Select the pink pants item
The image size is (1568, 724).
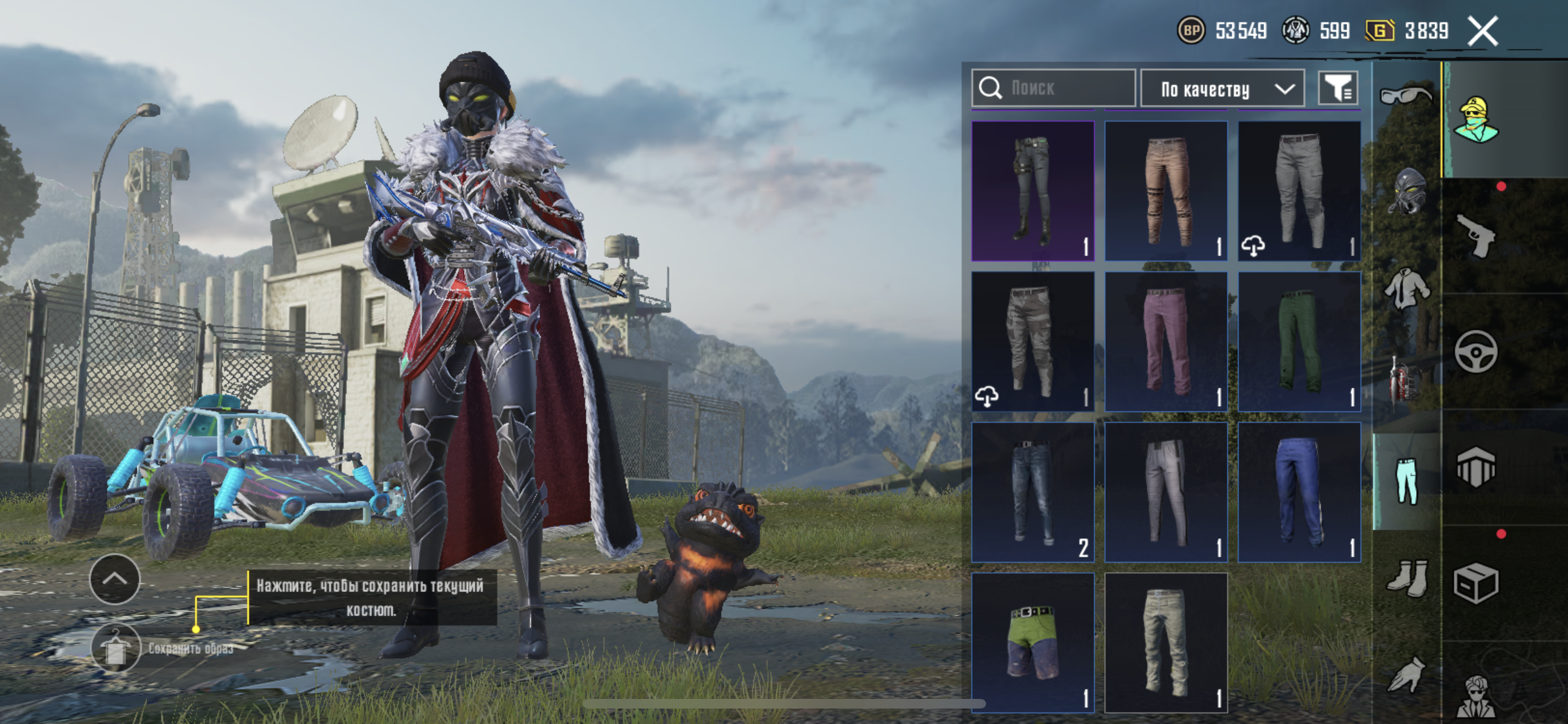pyautogui.click(x=1166, y=341)
